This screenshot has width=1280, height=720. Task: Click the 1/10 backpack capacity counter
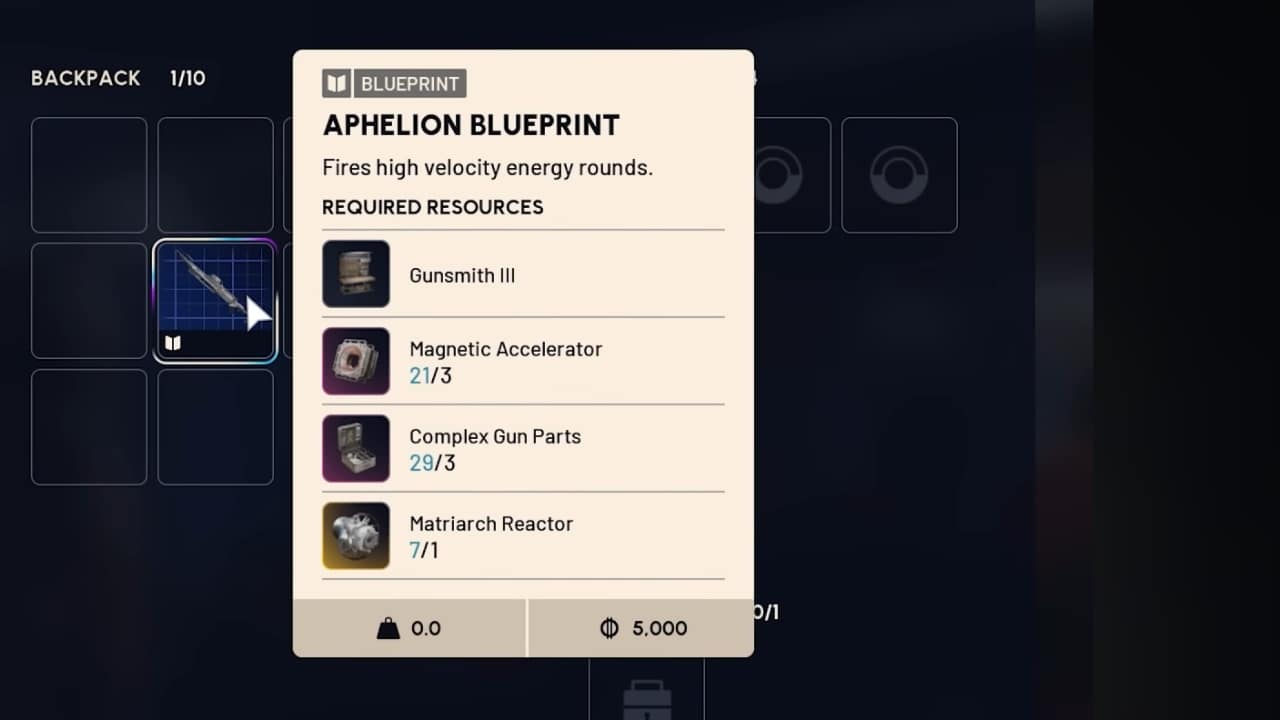pos(188,78)
